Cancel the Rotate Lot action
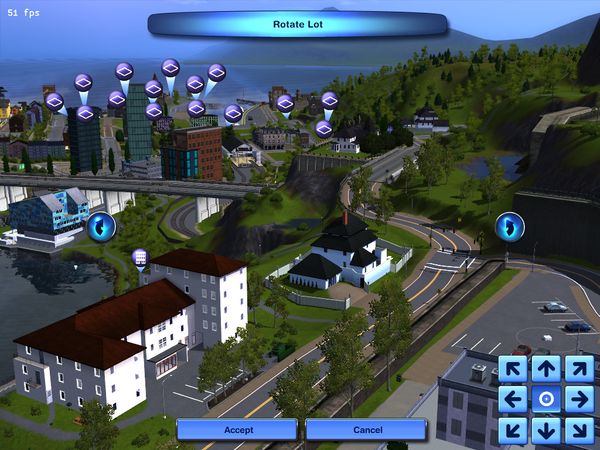600x450 pixels. pos(366,429)
